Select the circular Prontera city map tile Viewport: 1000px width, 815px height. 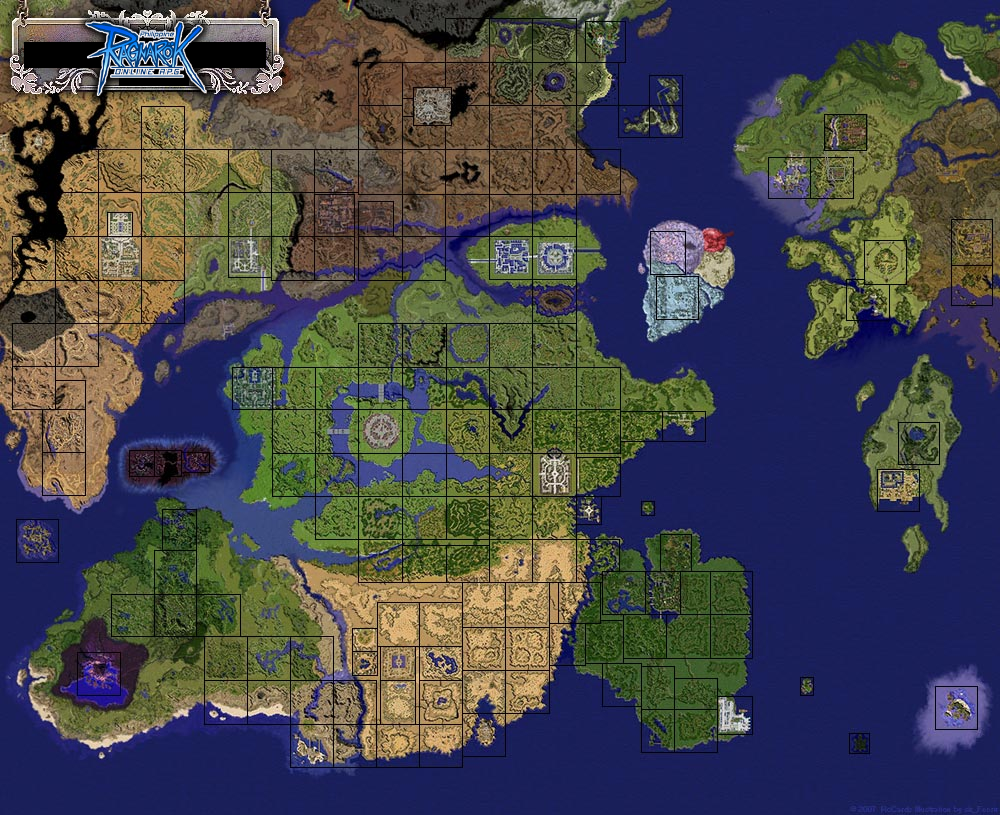[x=381, y=431]
